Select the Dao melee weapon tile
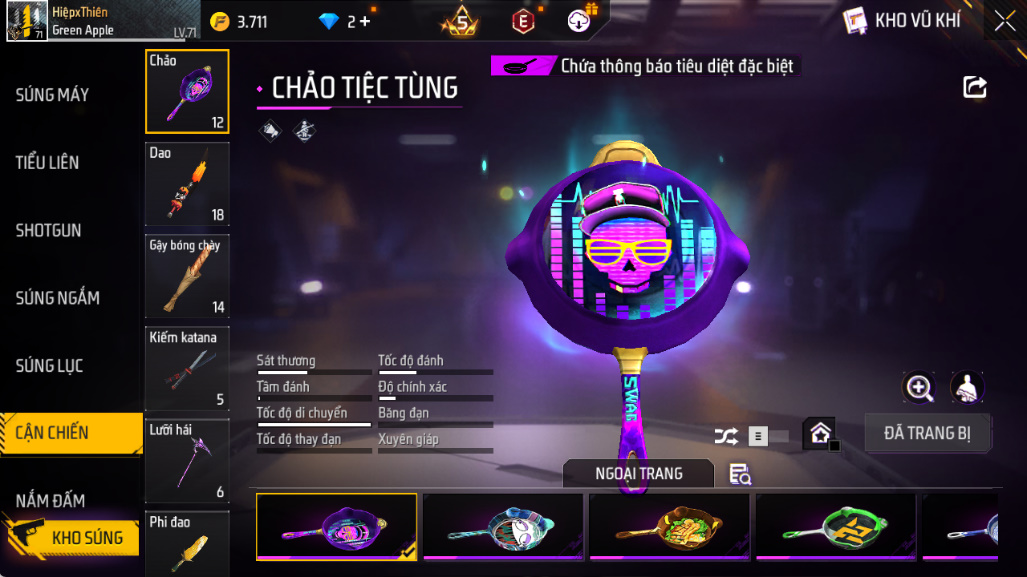The height and width of the screenshot is (577, 1027). [x=187, y=184]
